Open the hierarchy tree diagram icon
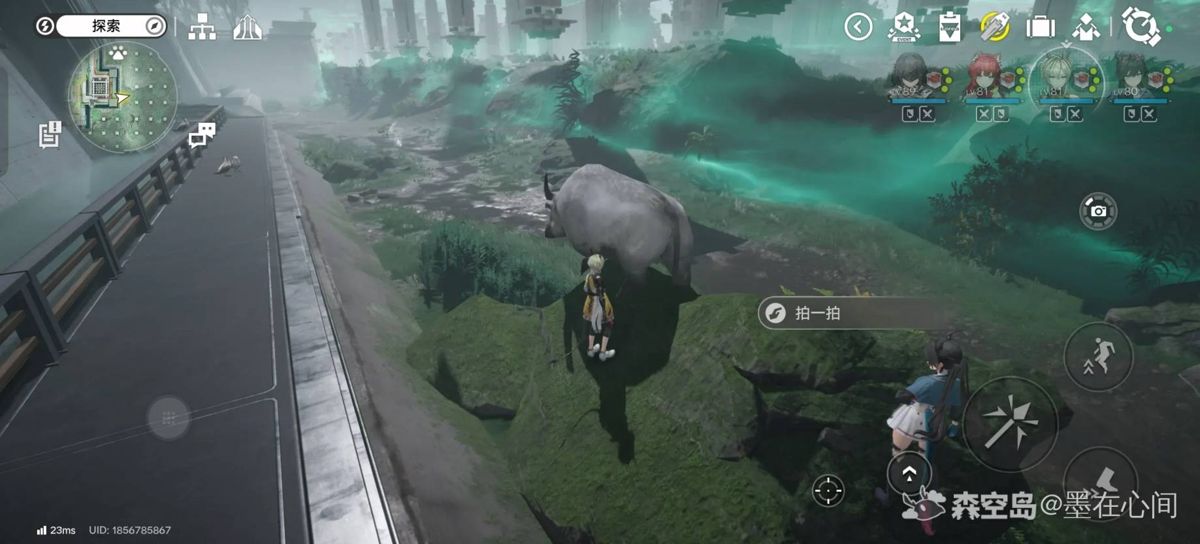This screenshot has height=544, width=1200. [202, 27]
